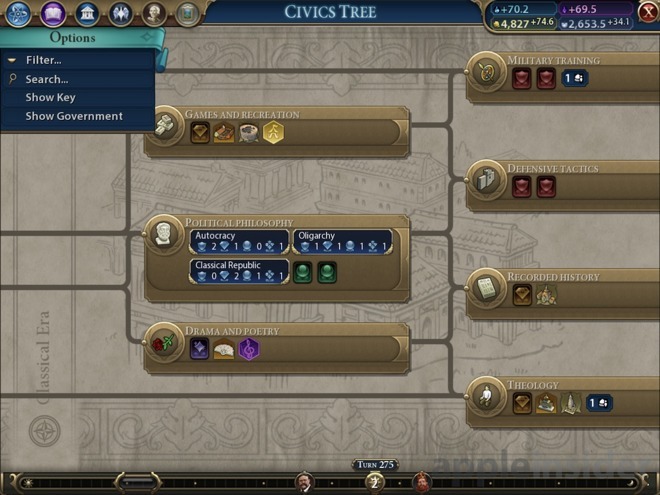Open the Filter option

tap(43, 60)
